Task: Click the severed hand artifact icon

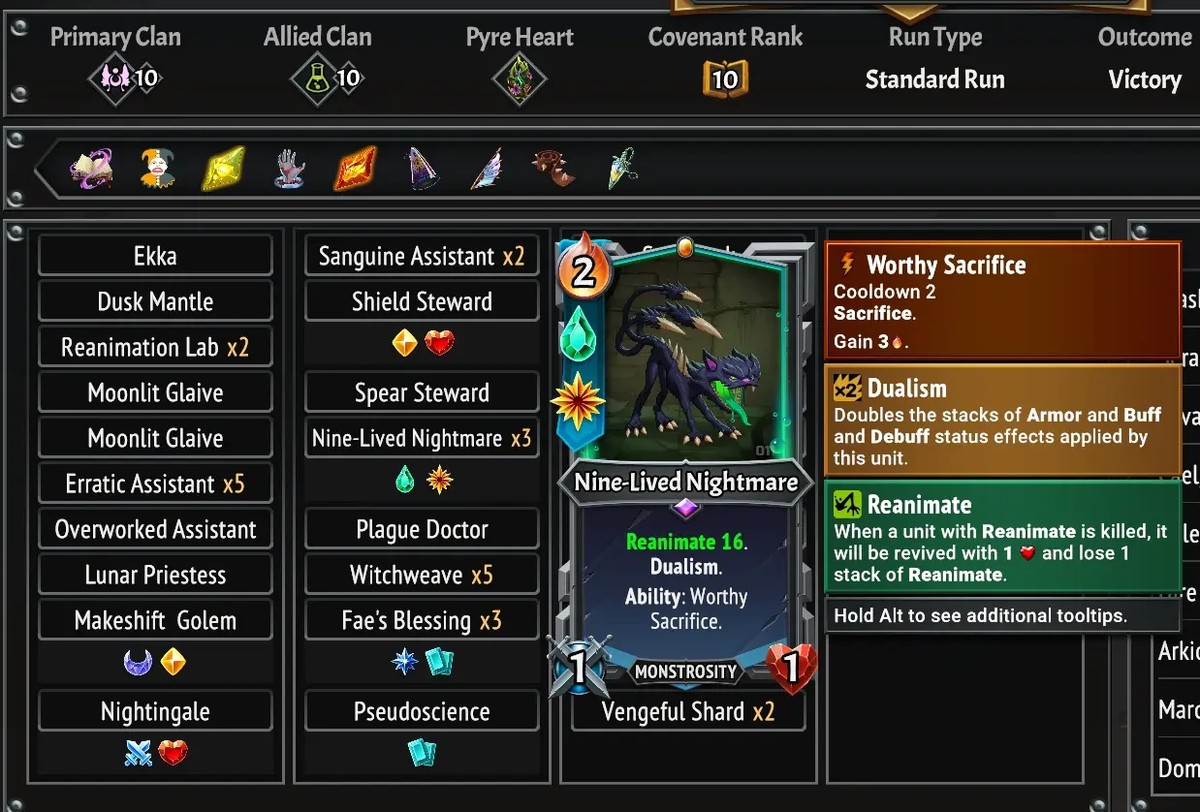Action: tap(289, 169)
